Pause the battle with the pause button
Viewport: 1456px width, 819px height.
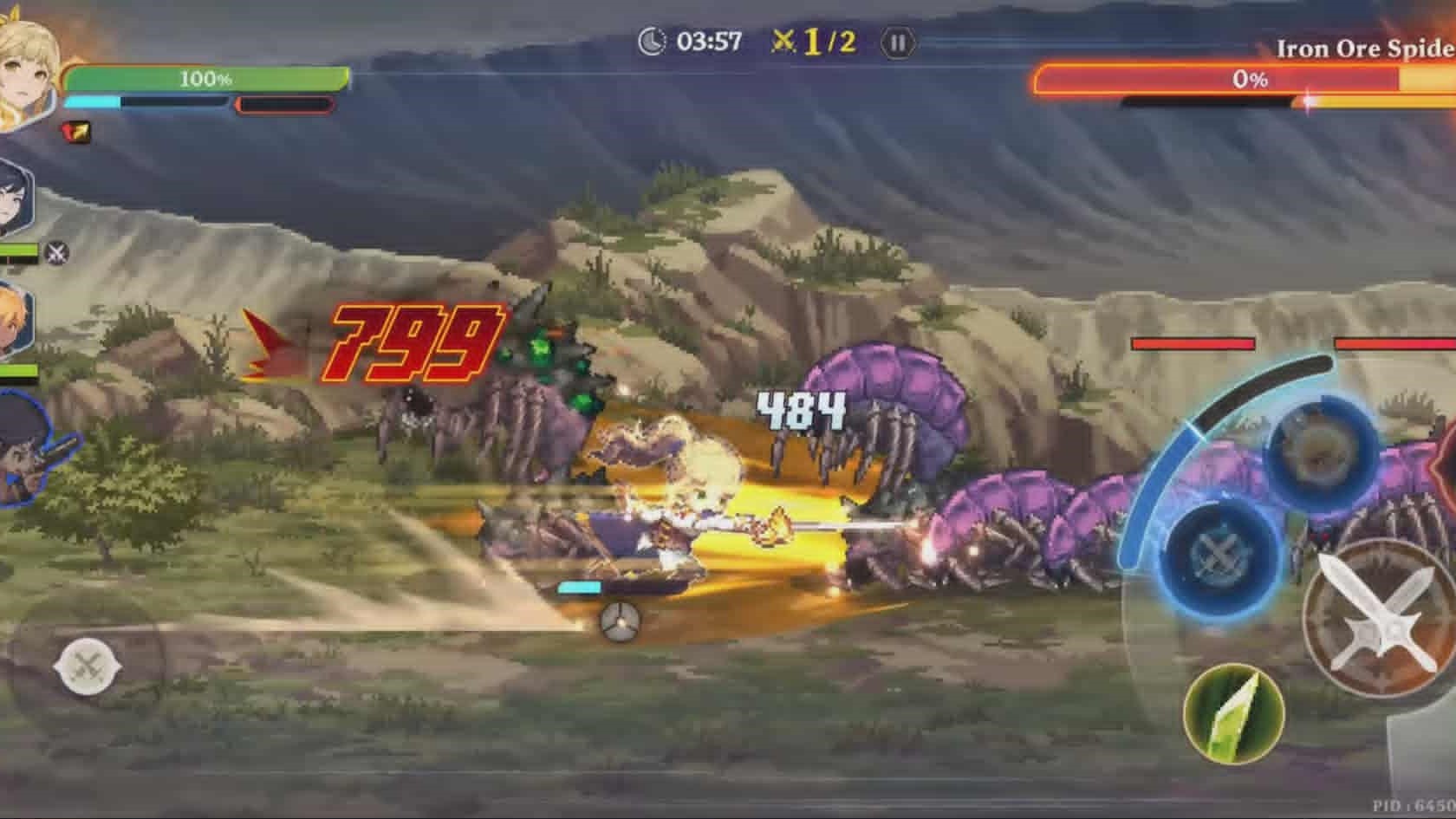897,42
